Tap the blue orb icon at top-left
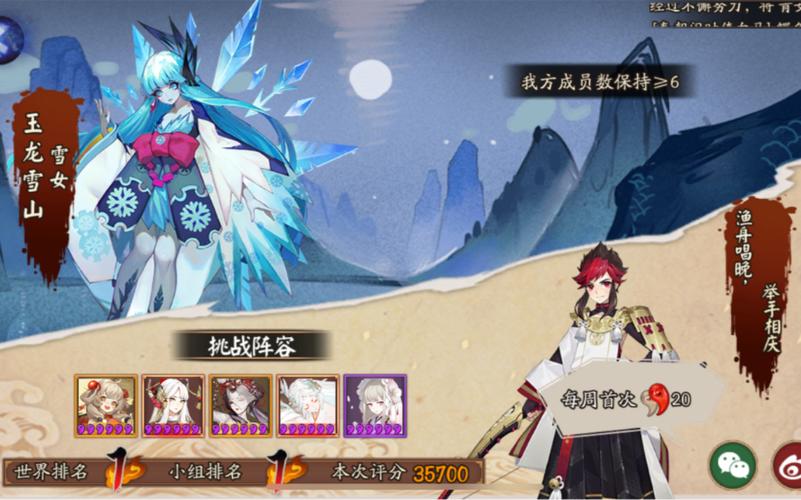Viewport: 801px width, 500px height. [x=9, y=39]
